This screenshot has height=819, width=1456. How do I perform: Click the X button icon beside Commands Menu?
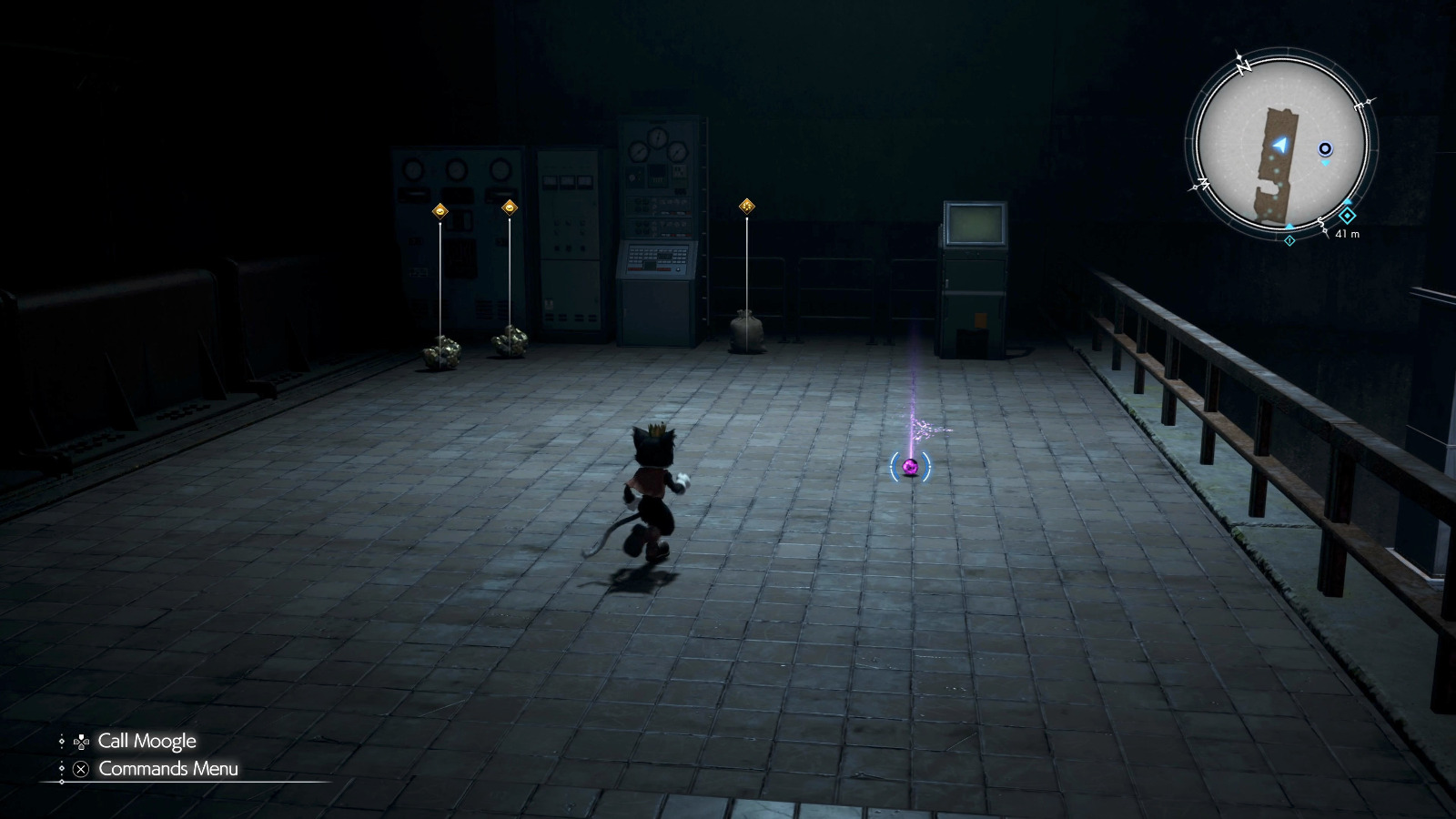coord(80,769)
